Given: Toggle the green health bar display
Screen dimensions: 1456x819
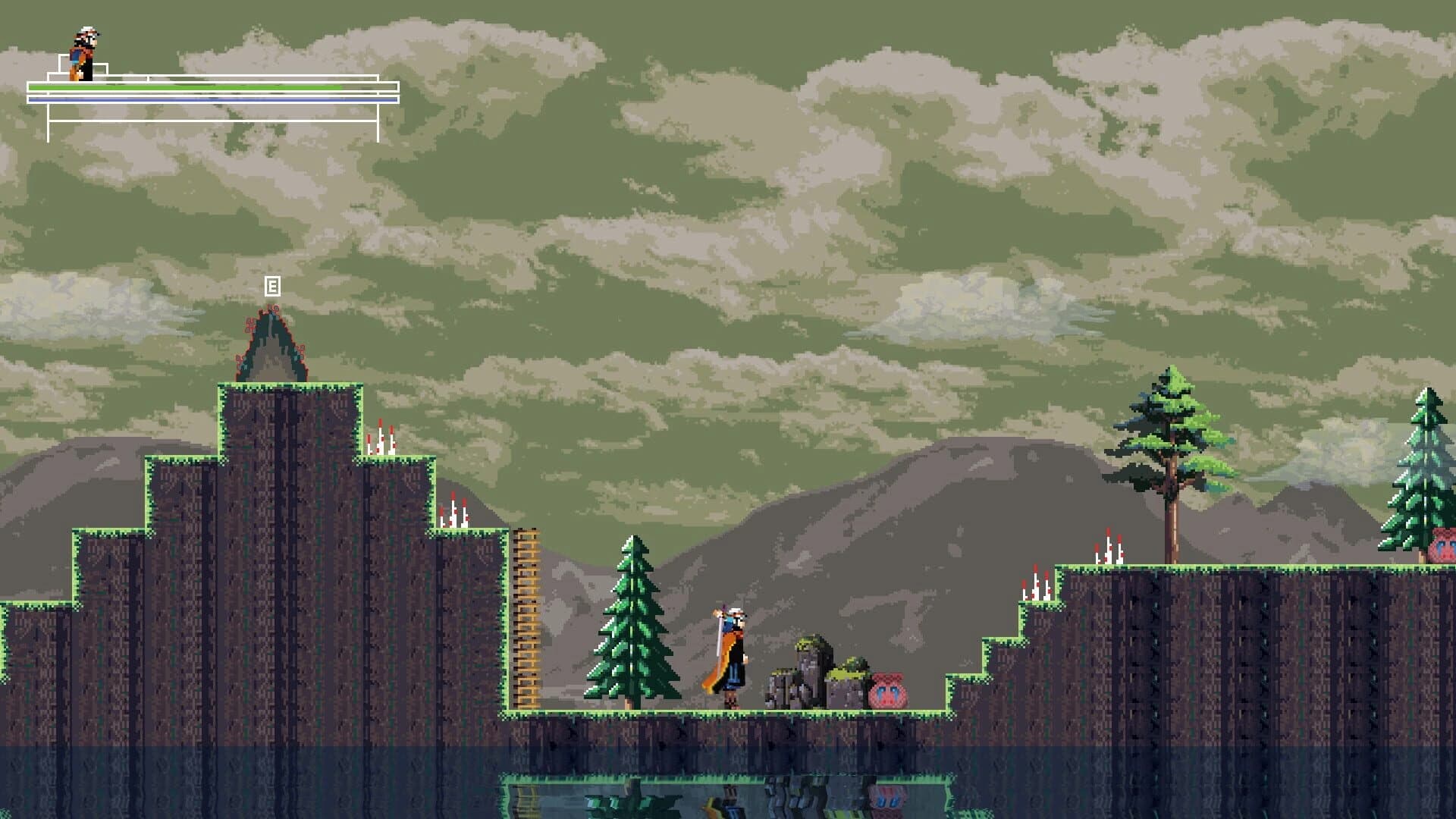Looking at the screenshot, I should (190, 87).
